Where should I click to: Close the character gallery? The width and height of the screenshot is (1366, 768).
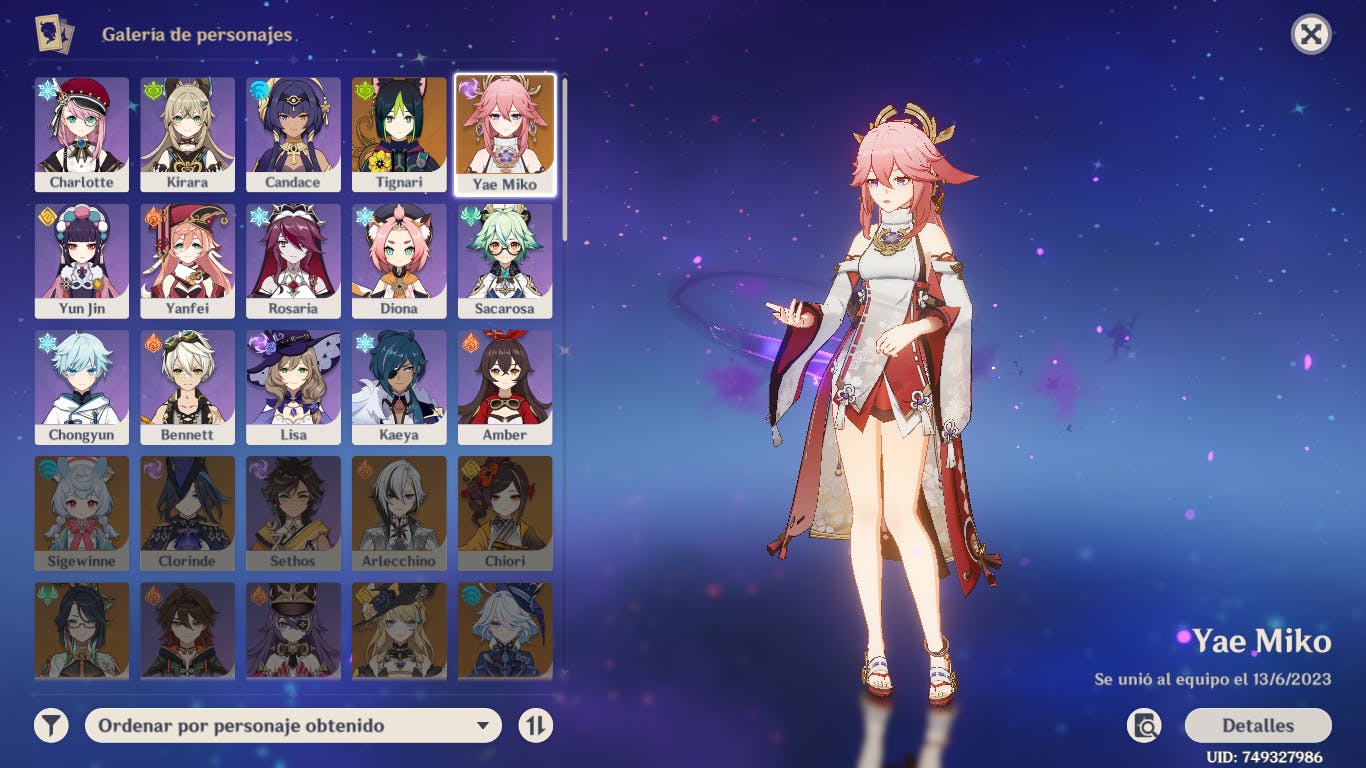[x=1311, y=35]
